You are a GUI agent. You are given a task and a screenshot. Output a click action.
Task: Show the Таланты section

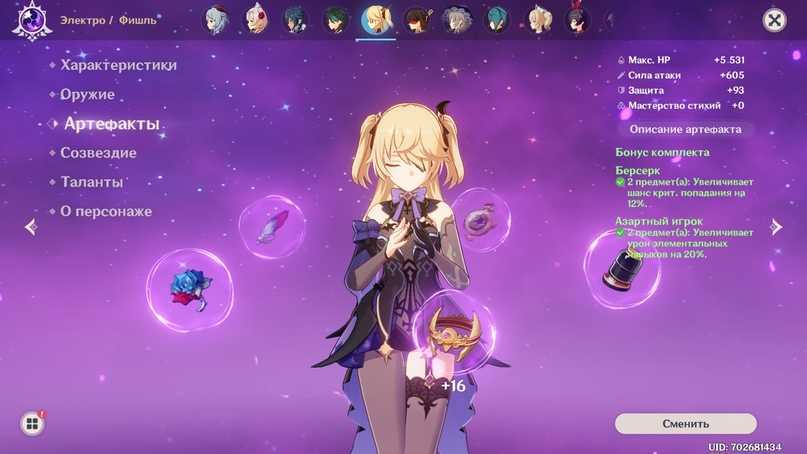point(92,182)
